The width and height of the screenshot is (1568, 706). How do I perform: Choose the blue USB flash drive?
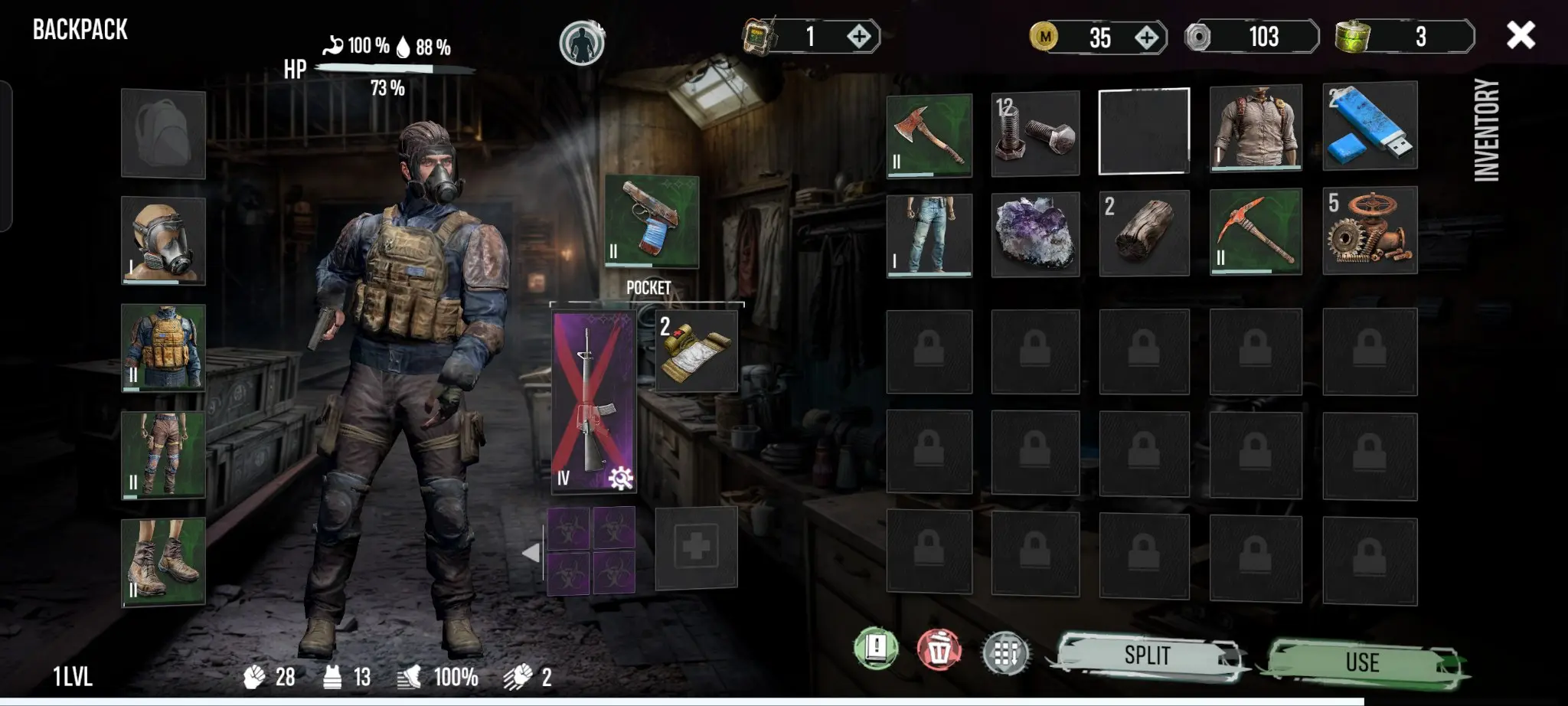pyautogui.click(x=1370, y=126)
